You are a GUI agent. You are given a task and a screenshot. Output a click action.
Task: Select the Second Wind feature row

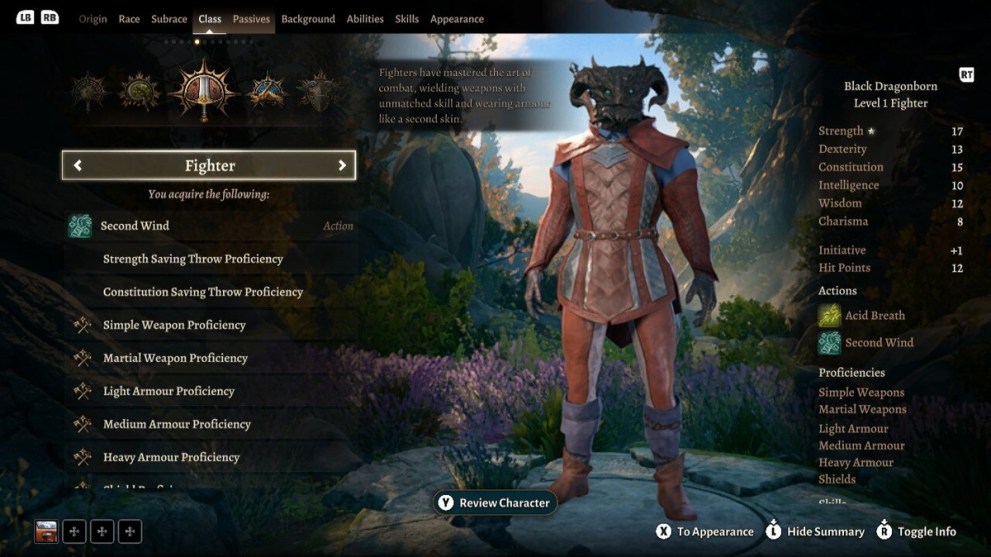(x=210, y=226)
